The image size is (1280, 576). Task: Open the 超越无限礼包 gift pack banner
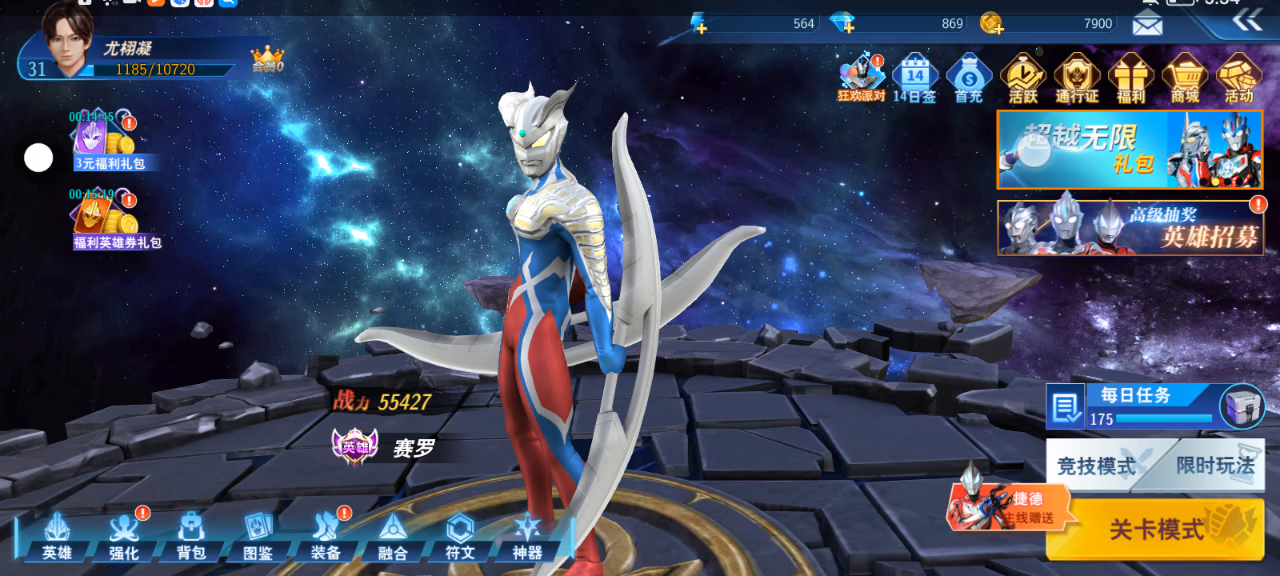click(1130, 149)
